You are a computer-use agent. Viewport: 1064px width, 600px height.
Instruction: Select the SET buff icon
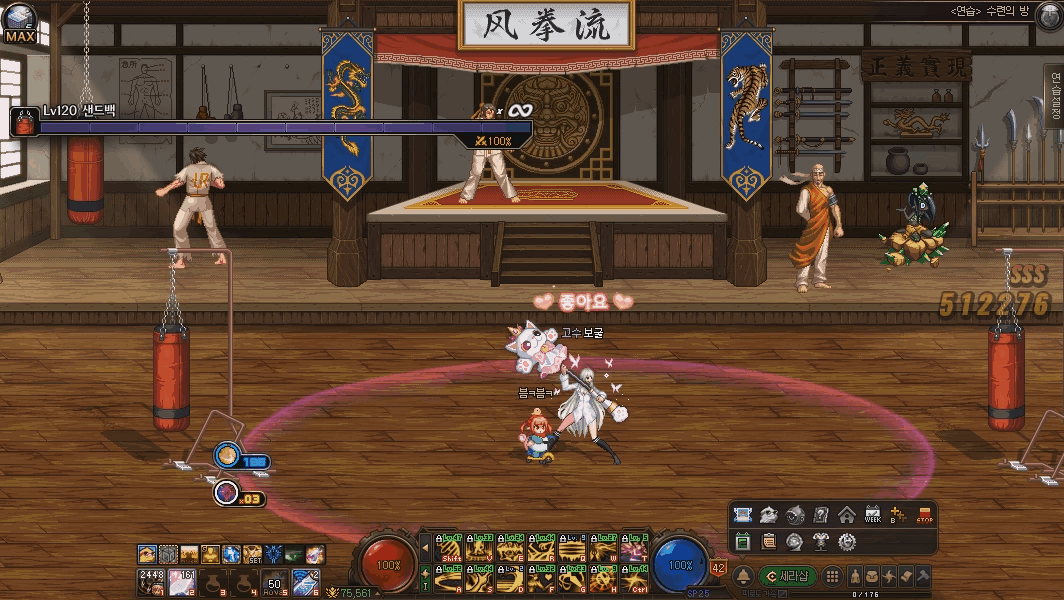point(251,553)
